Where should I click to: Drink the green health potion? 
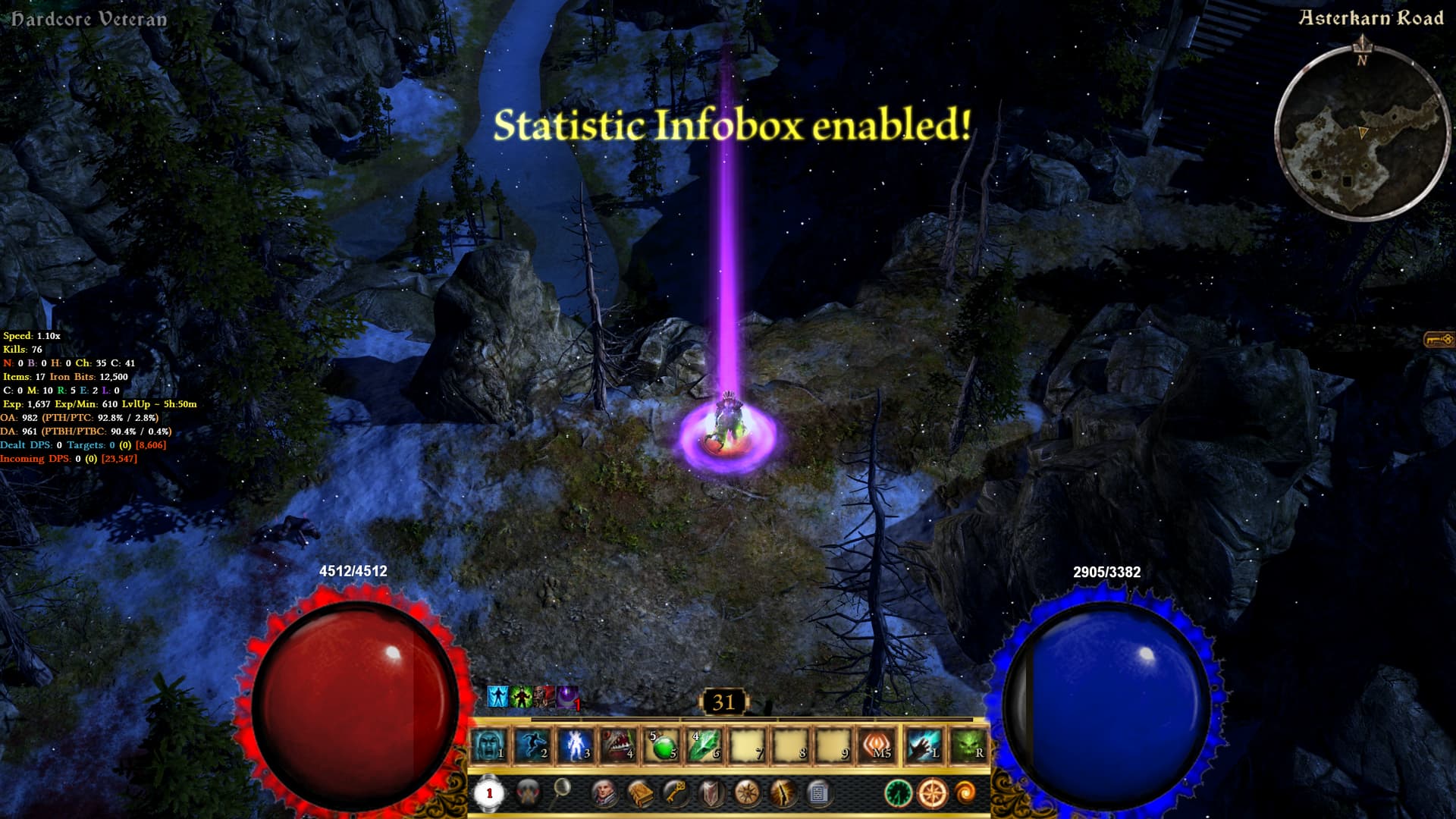[x=662, y=746]
